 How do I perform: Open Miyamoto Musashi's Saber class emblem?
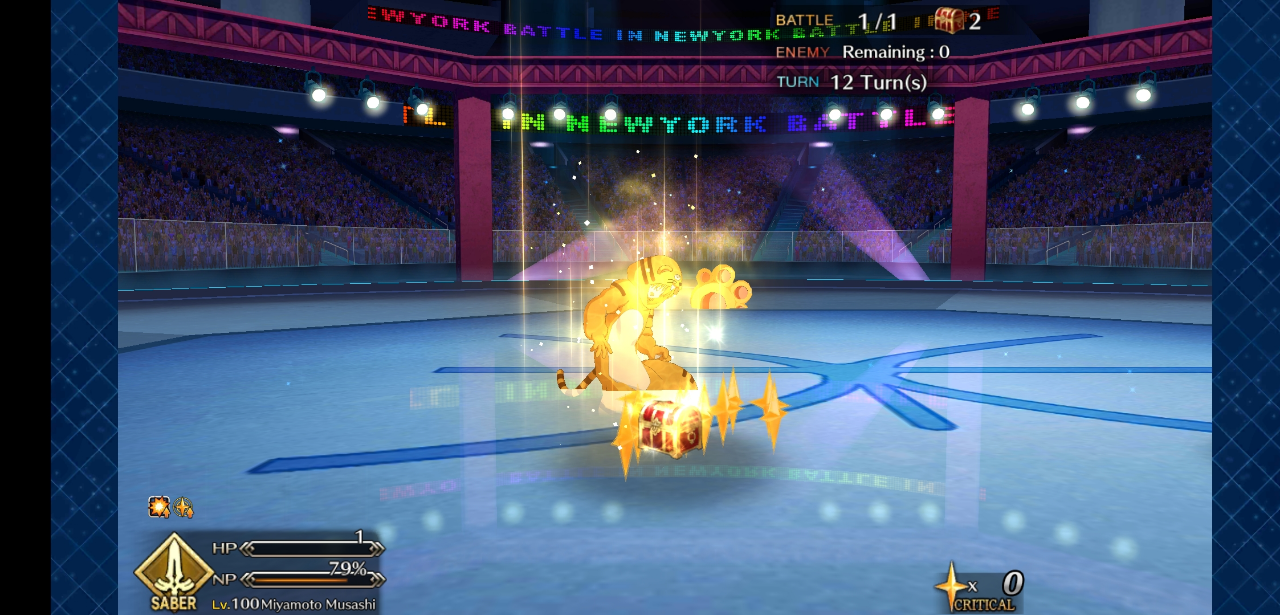tap(174, 571)
